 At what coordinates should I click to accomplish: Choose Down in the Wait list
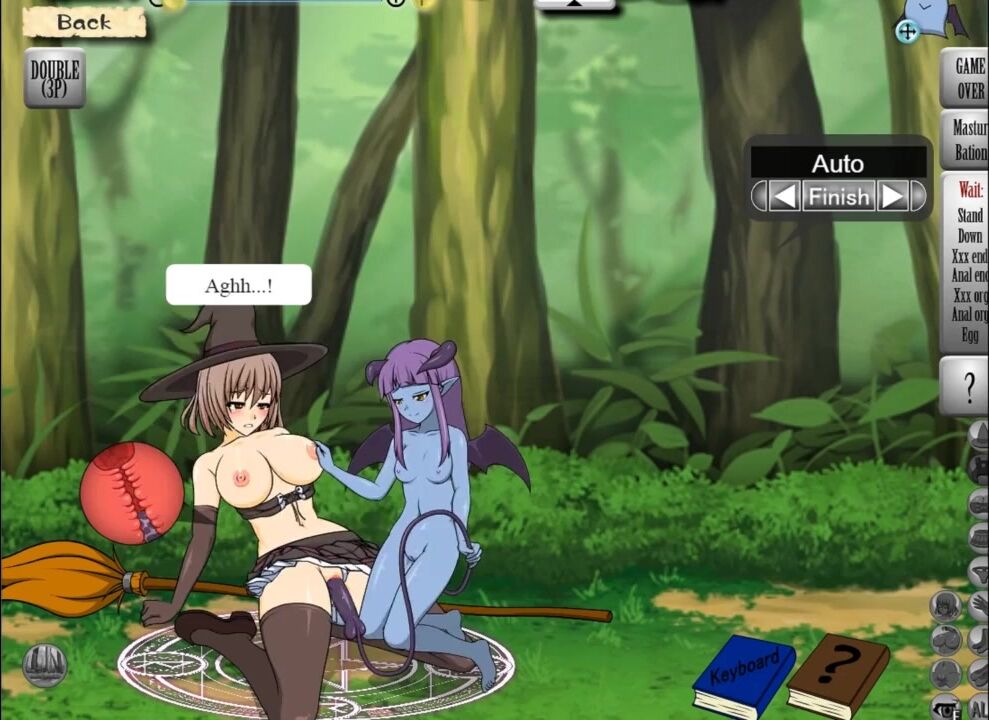pyautogui.click(x=970, y=236)
